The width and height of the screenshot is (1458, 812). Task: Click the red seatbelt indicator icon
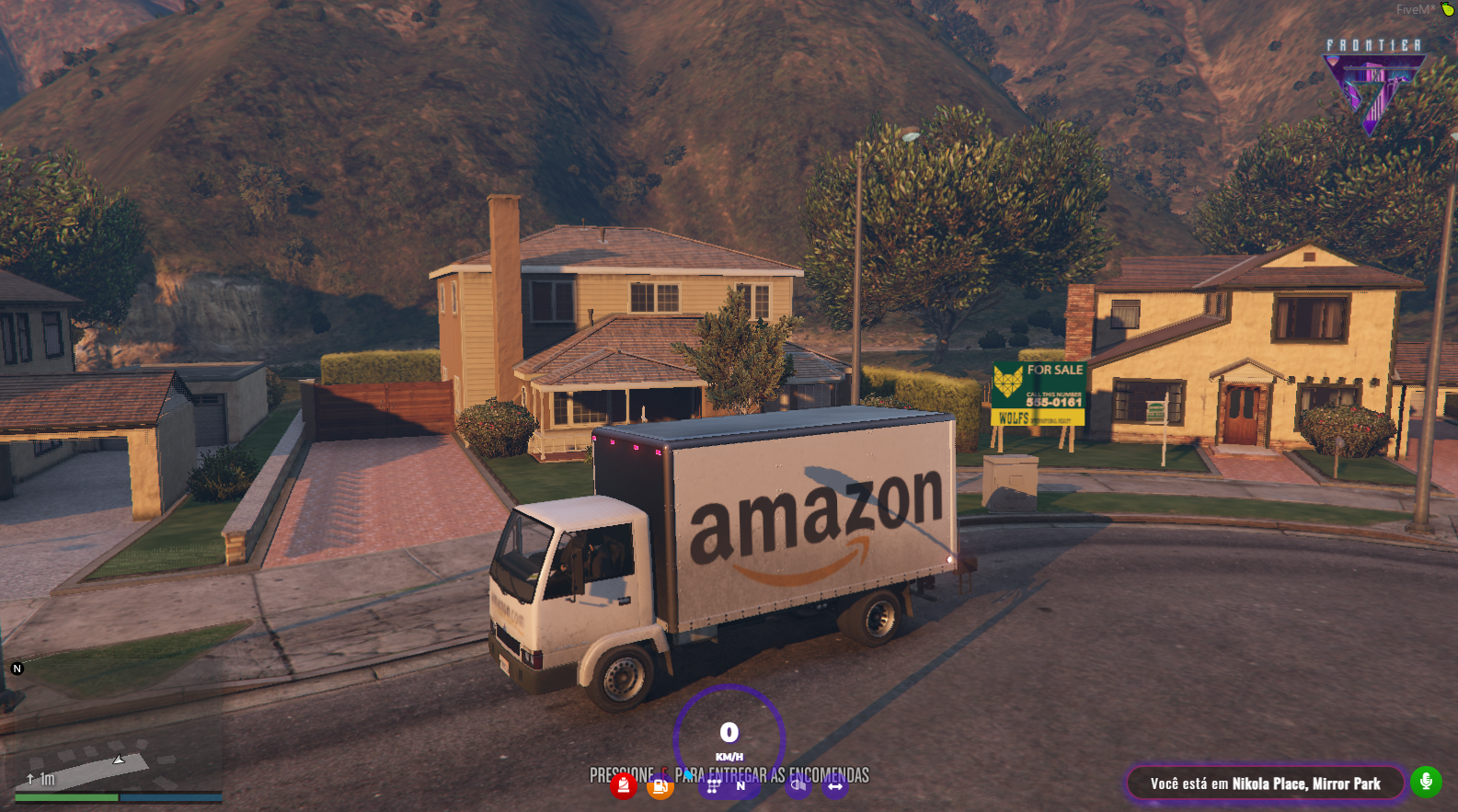[624, 786]
